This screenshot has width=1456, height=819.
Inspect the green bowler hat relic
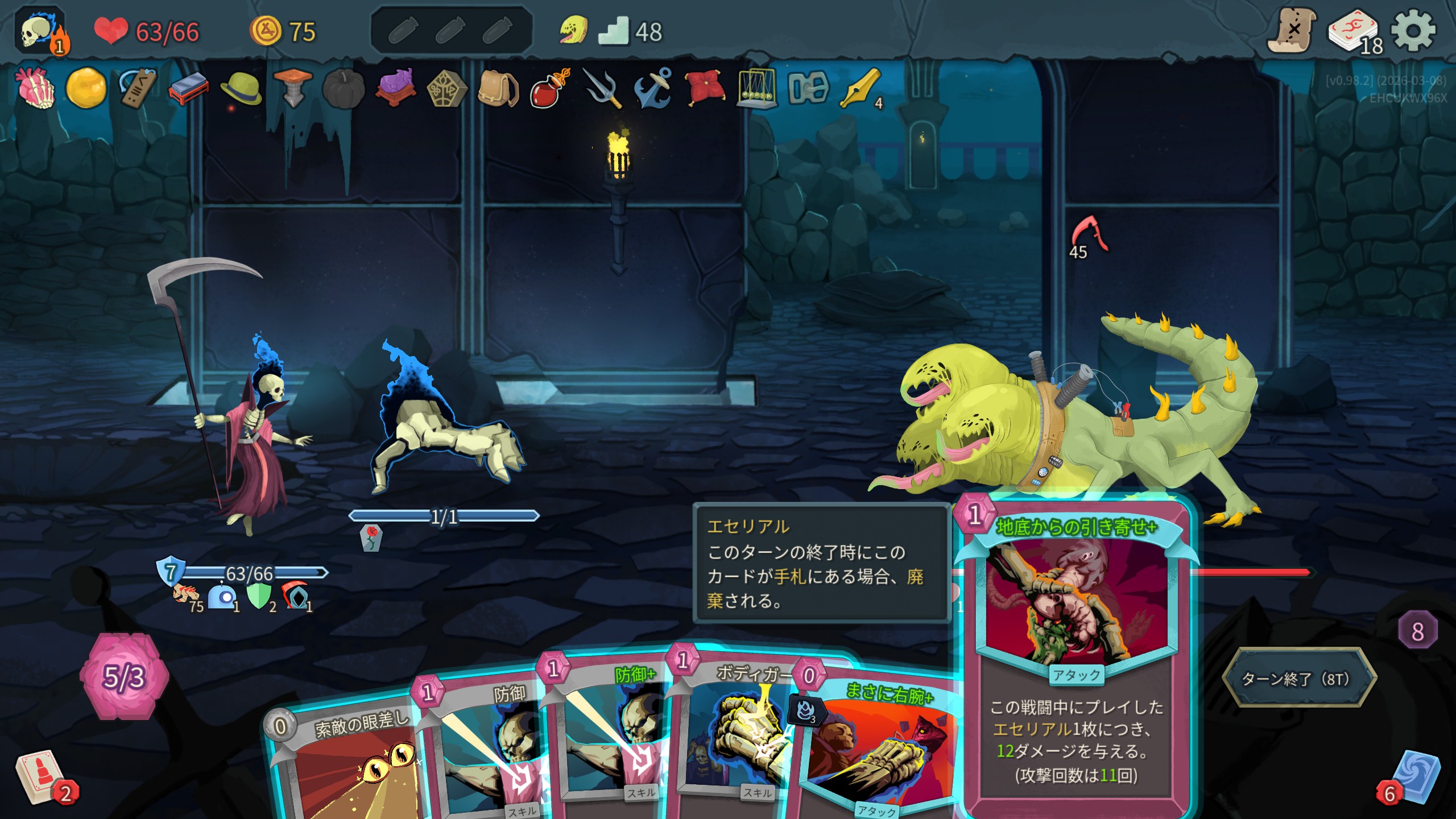241,88
